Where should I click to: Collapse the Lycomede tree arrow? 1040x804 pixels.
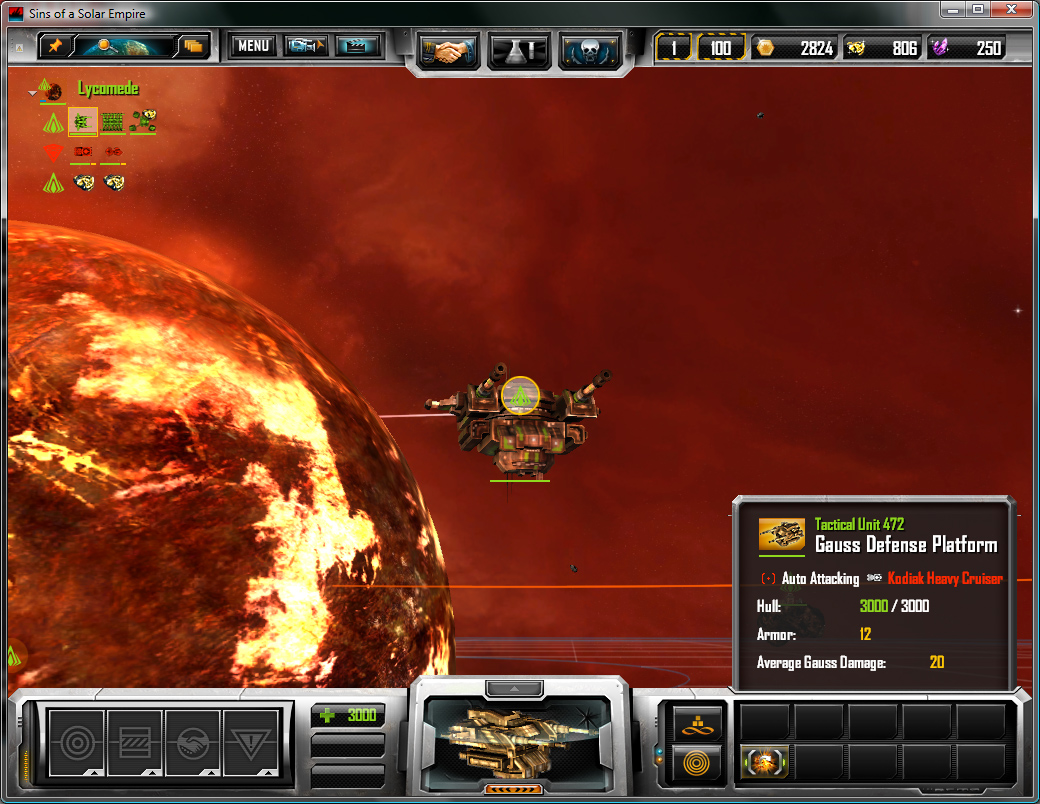pyautogui.click(x=33, y=91)
